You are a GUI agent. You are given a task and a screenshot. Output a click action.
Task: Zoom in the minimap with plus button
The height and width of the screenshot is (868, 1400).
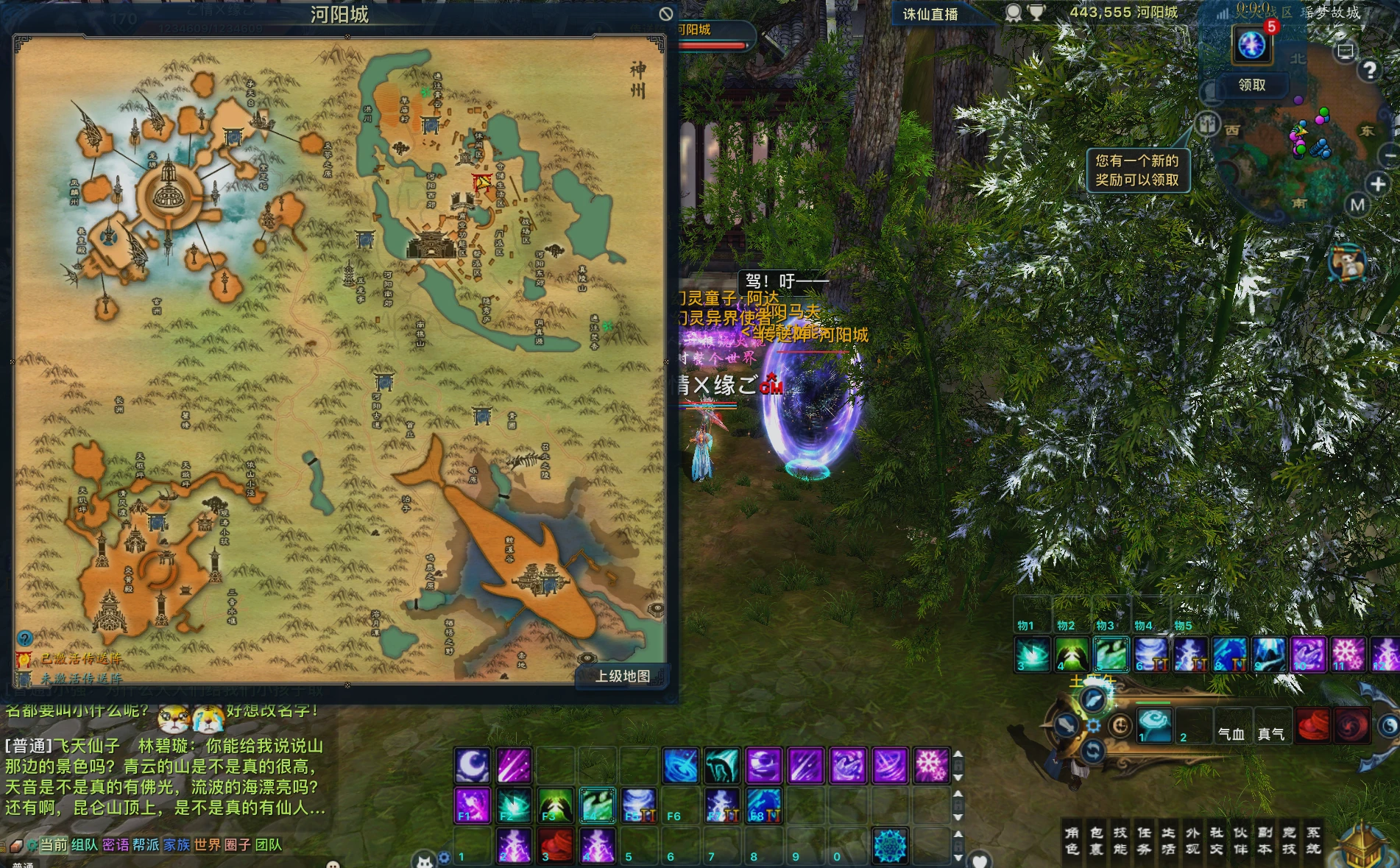click(1377, 184)
